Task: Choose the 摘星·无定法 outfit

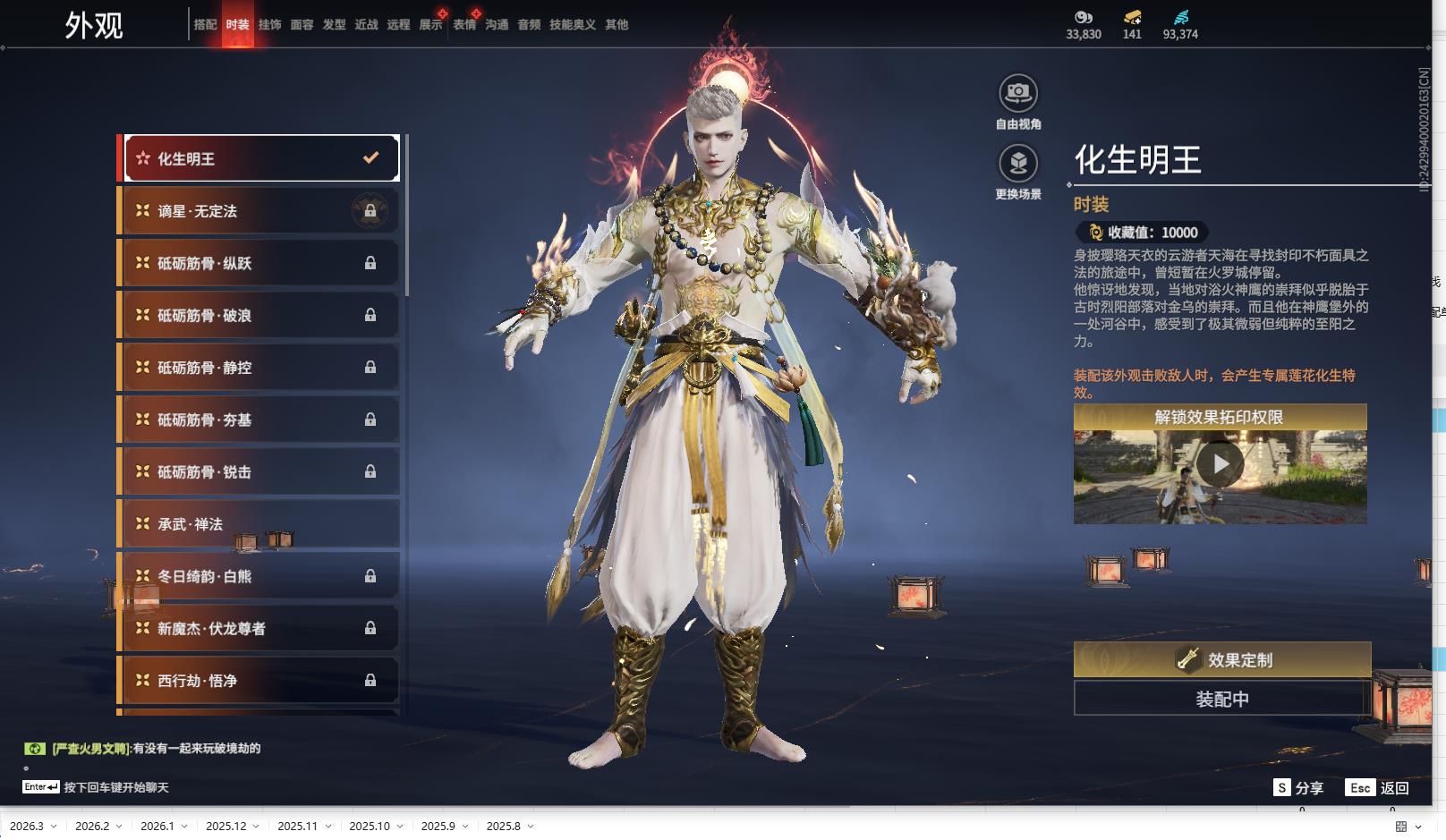Action: [260, 211]
